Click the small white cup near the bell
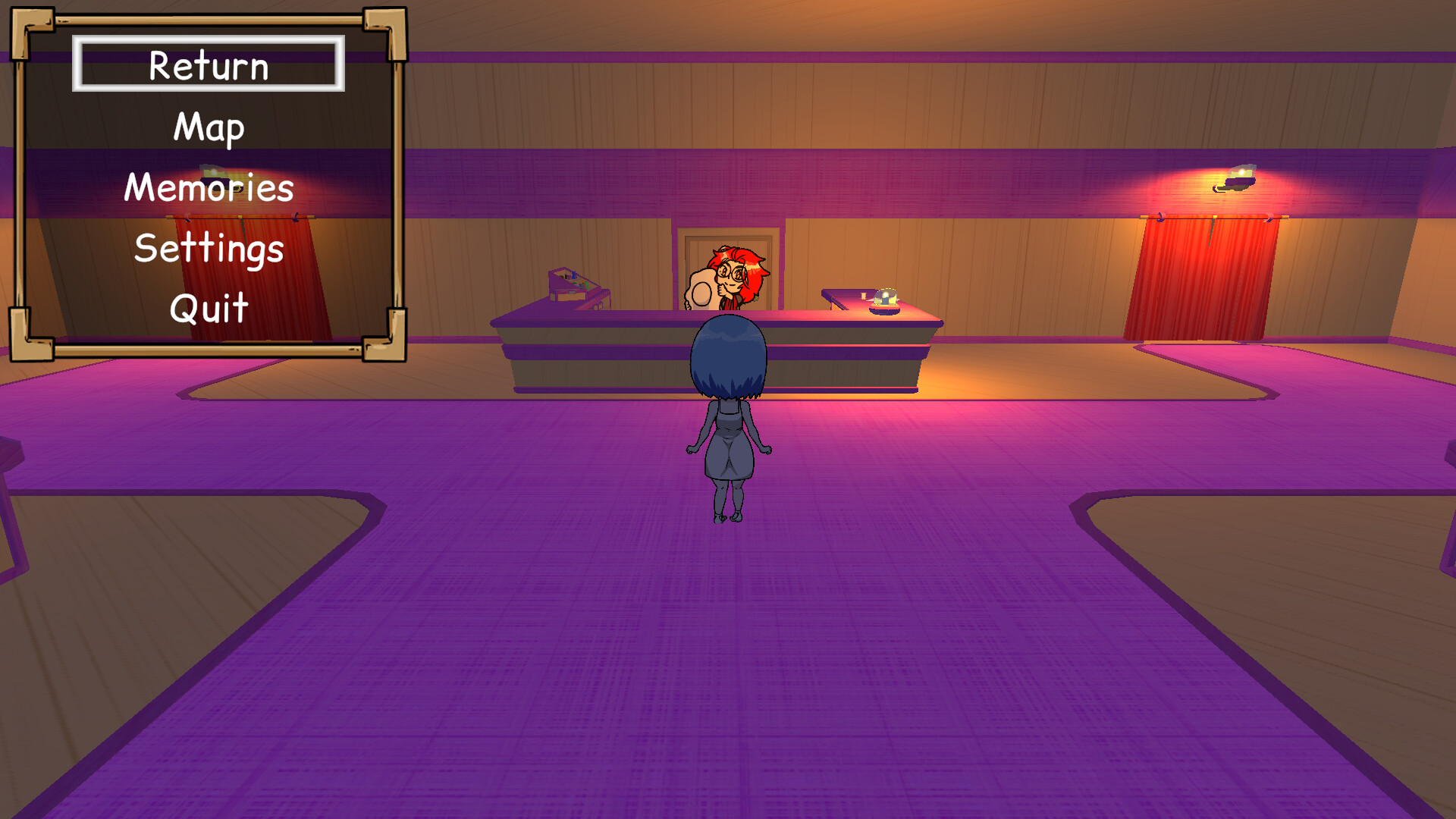 tap(864, 296)
